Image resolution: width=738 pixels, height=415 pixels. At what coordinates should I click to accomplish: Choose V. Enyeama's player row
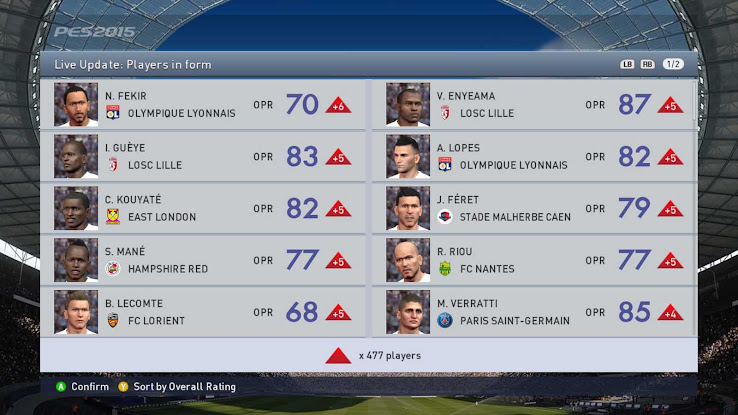click(x=535, y=104)
